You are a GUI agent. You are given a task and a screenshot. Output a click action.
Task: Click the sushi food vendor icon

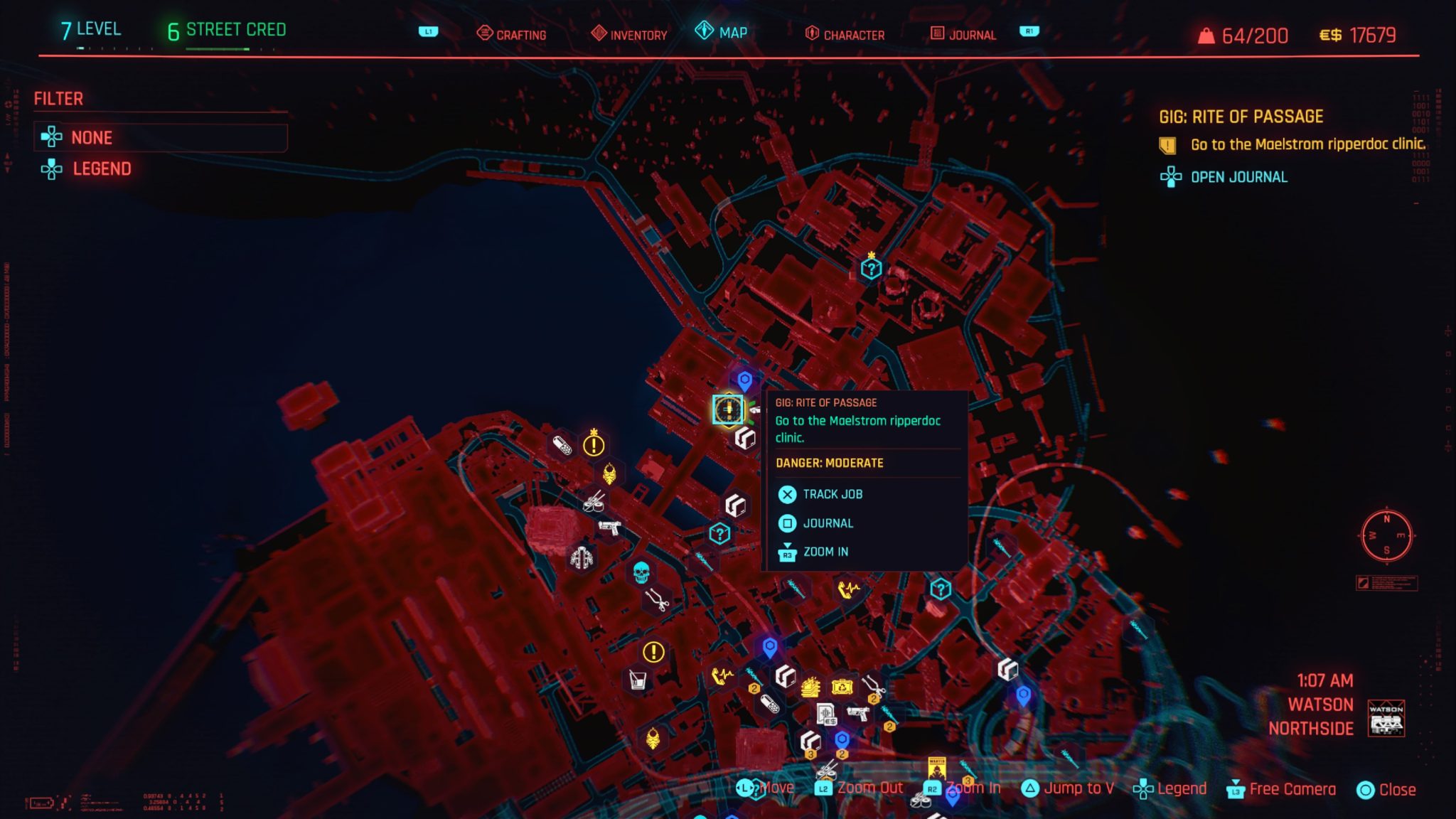[x=594, y=504]
